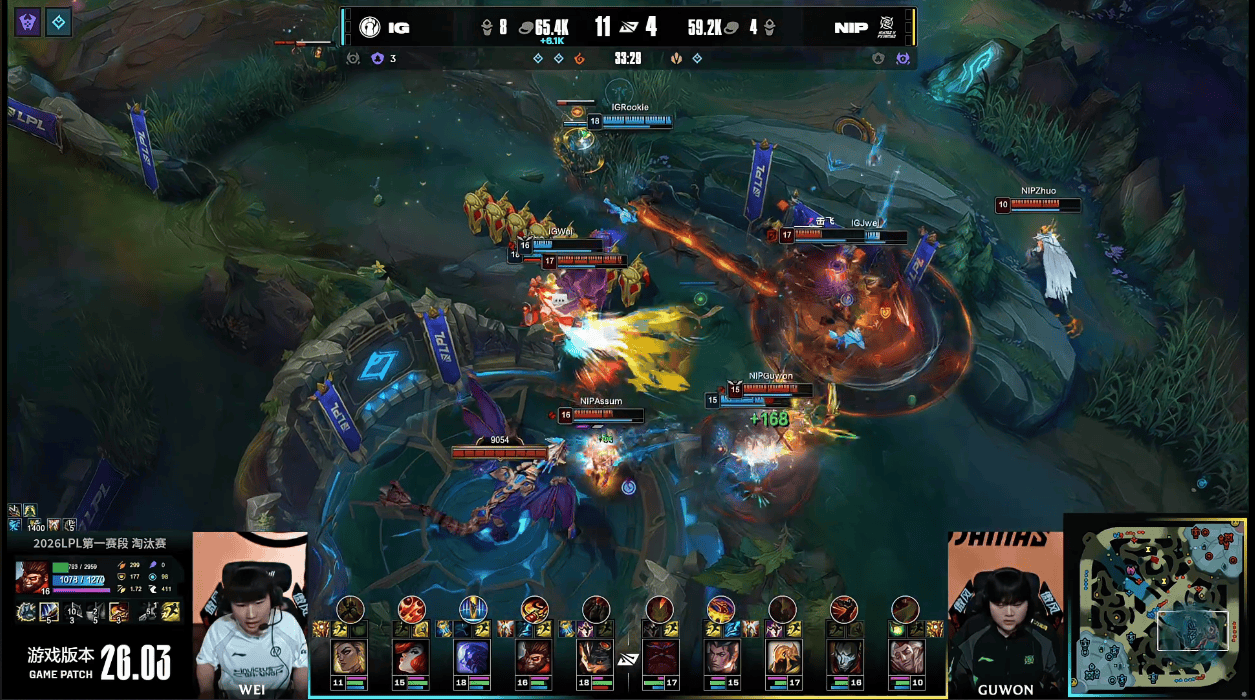Screen dimensions: 1255x700
Task: Click the purple horned icon at top-left
Action: pos(27,23)
